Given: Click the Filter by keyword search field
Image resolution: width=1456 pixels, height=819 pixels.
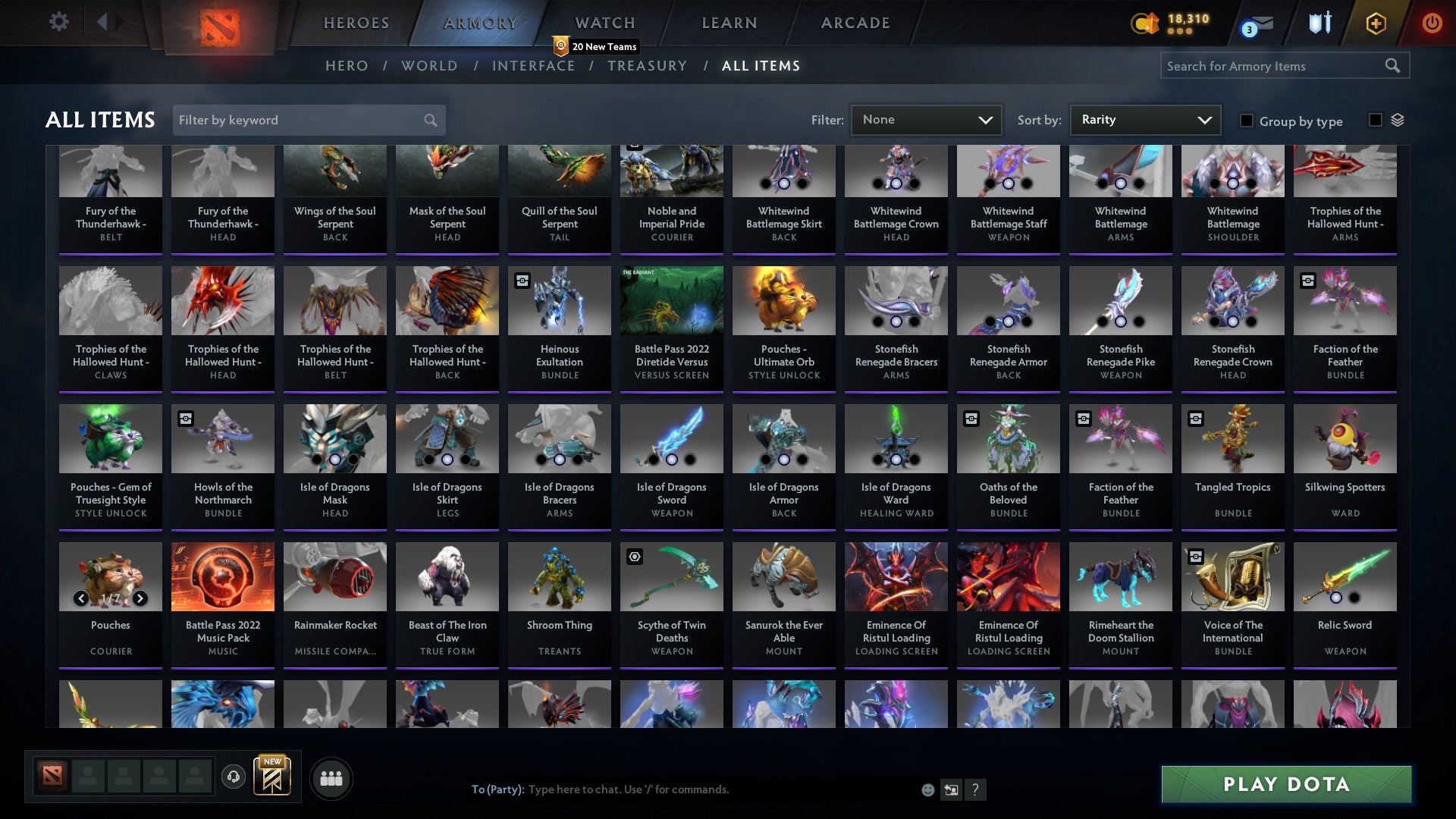Looking at the screenshot, I should click(x=300, y=119).
